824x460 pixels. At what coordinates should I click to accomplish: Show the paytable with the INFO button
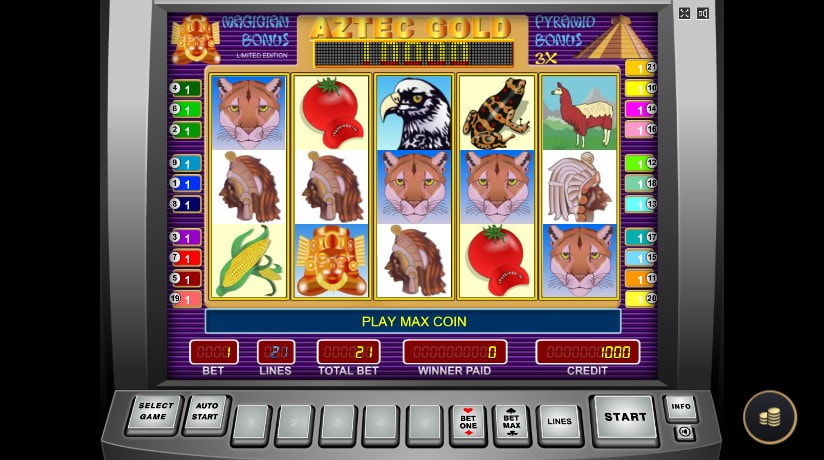682,407
